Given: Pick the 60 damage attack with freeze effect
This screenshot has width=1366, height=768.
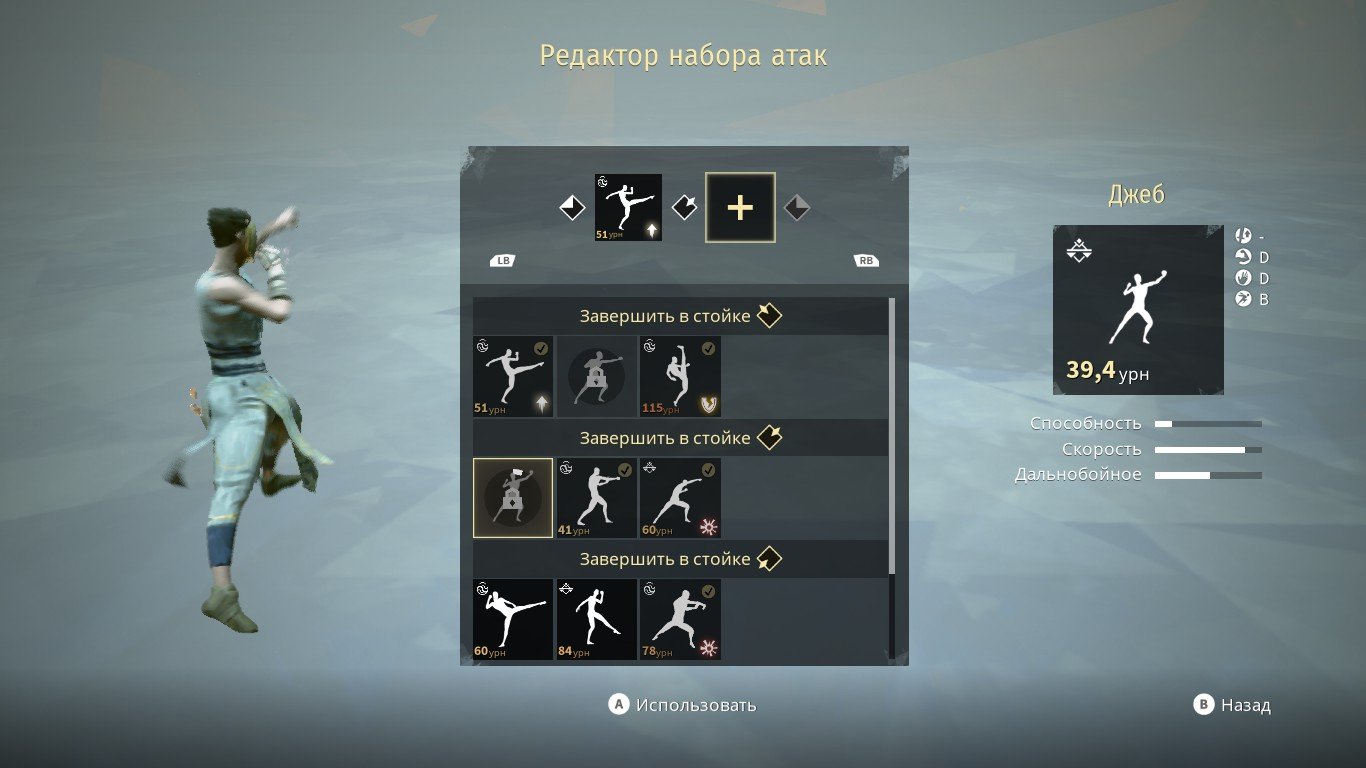Looking at the screenshot, I should pos(680,498).
